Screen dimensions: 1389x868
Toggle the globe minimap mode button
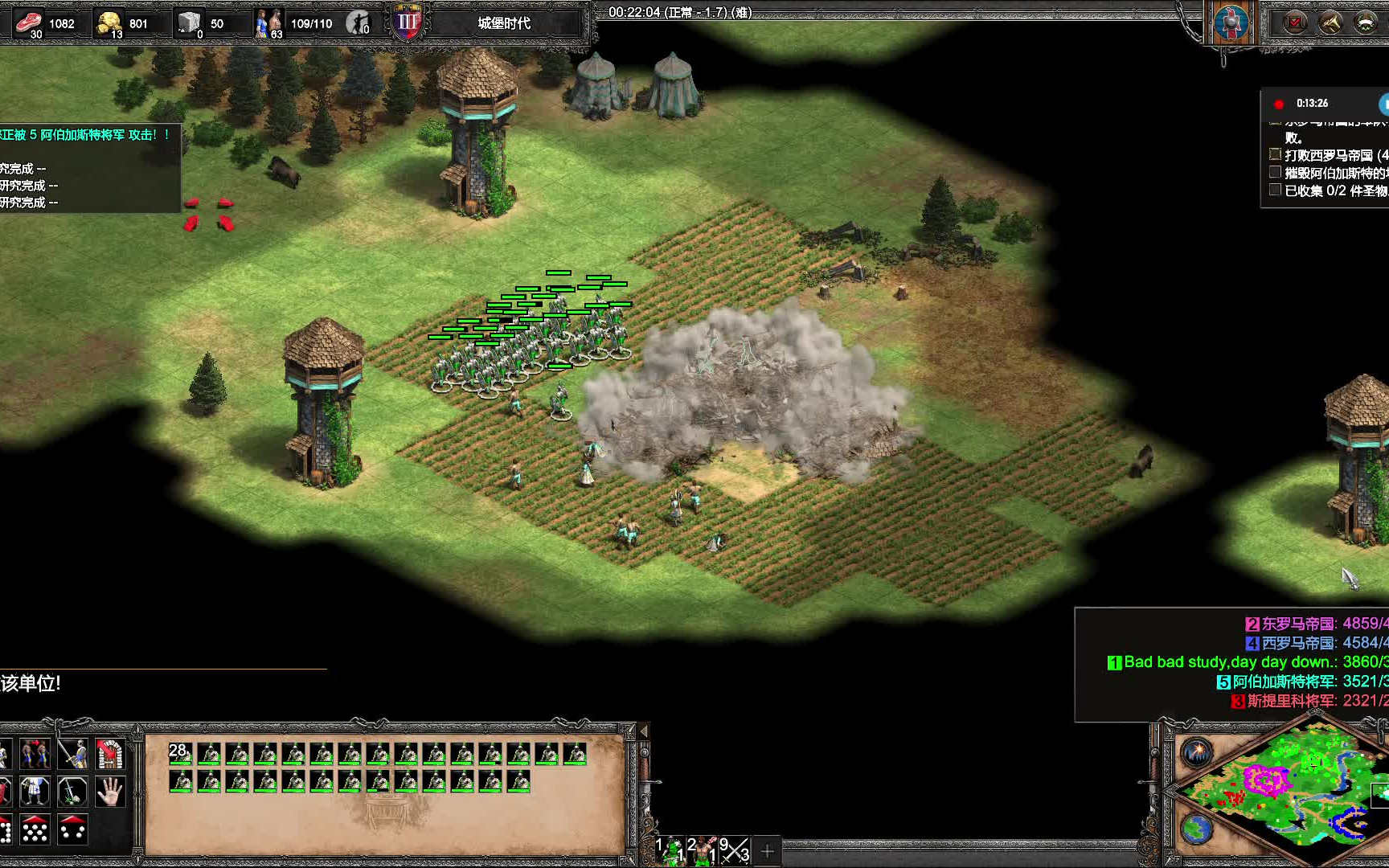tap(1197, 828)
